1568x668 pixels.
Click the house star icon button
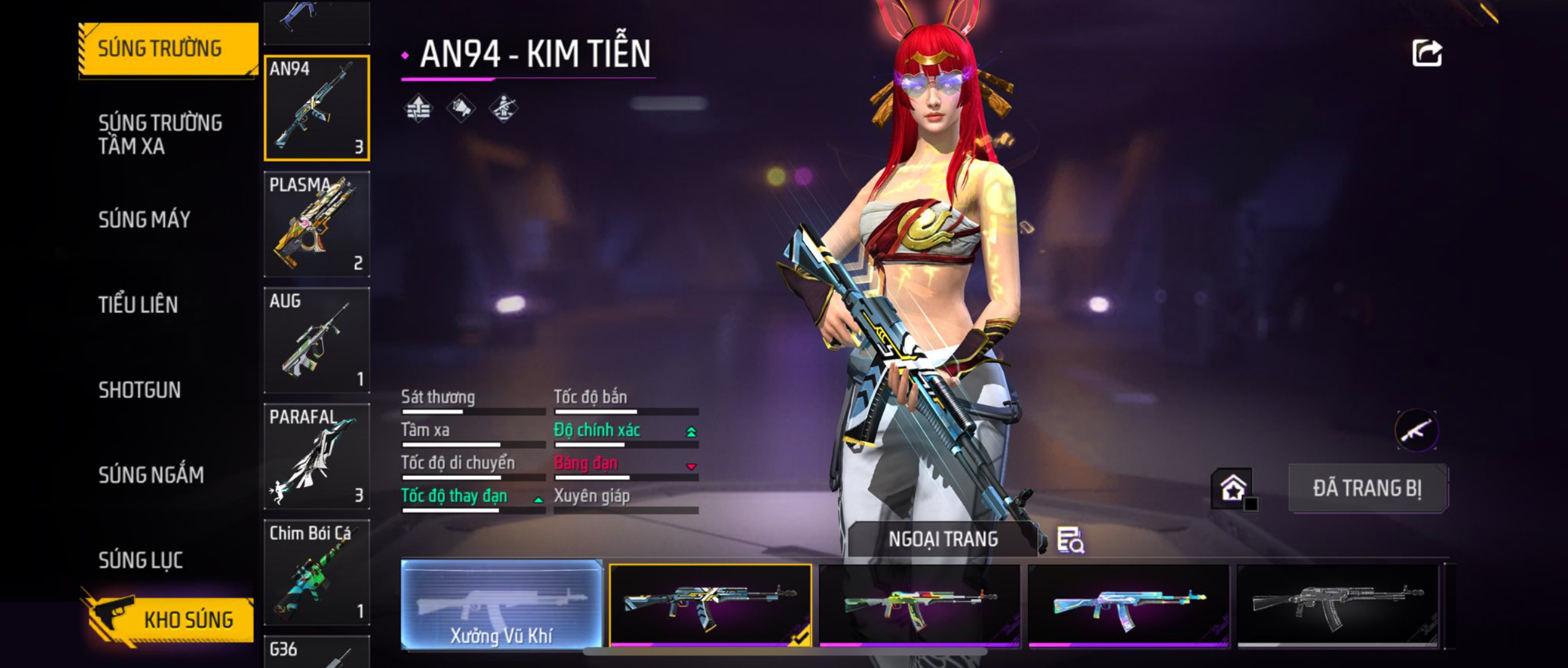1233,489
